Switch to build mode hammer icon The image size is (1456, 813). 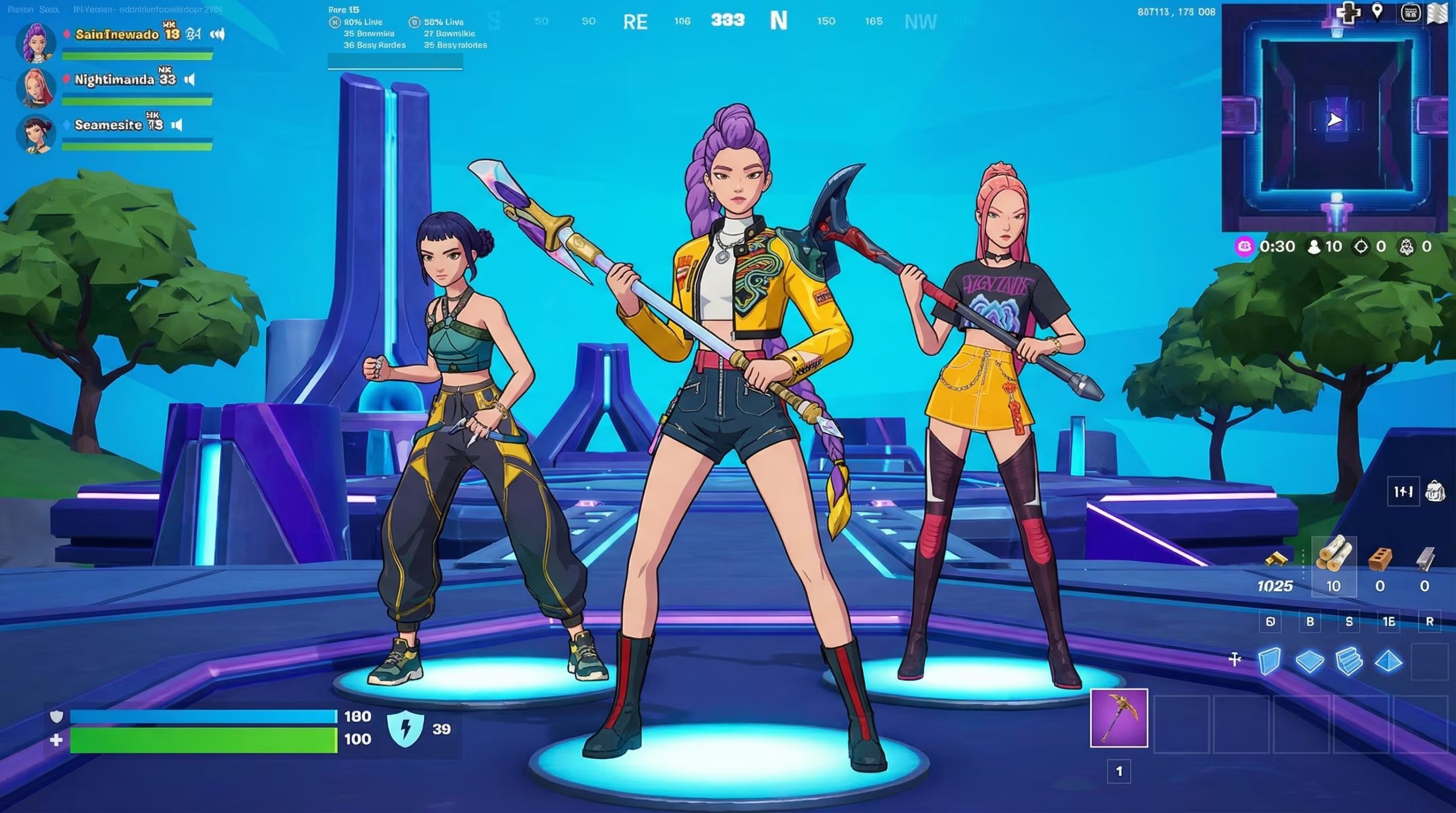coord(1235,659)
